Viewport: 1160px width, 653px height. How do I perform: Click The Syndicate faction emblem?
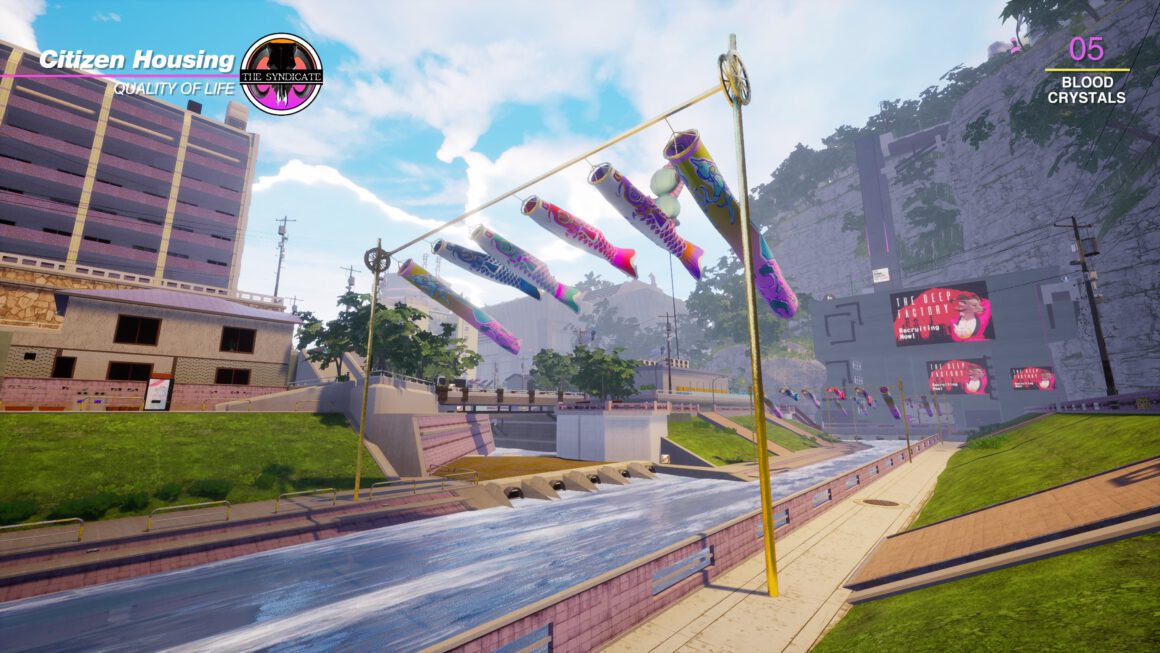282,74
